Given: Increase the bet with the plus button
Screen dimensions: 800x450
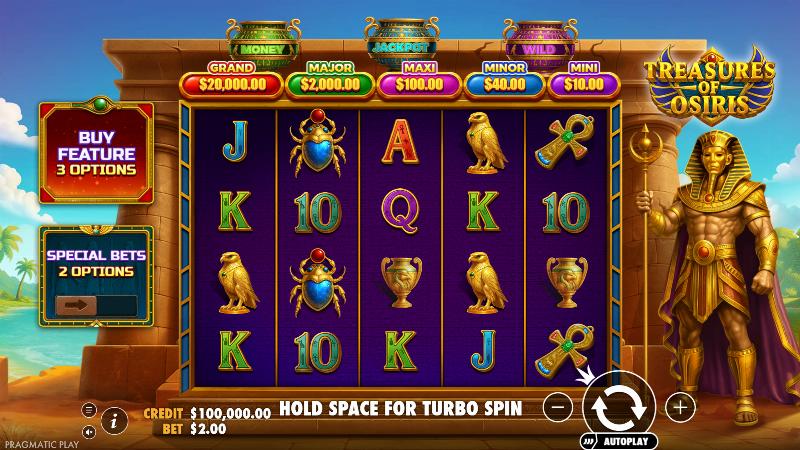Looking at the screenshot, I should [x=680, y=407].
